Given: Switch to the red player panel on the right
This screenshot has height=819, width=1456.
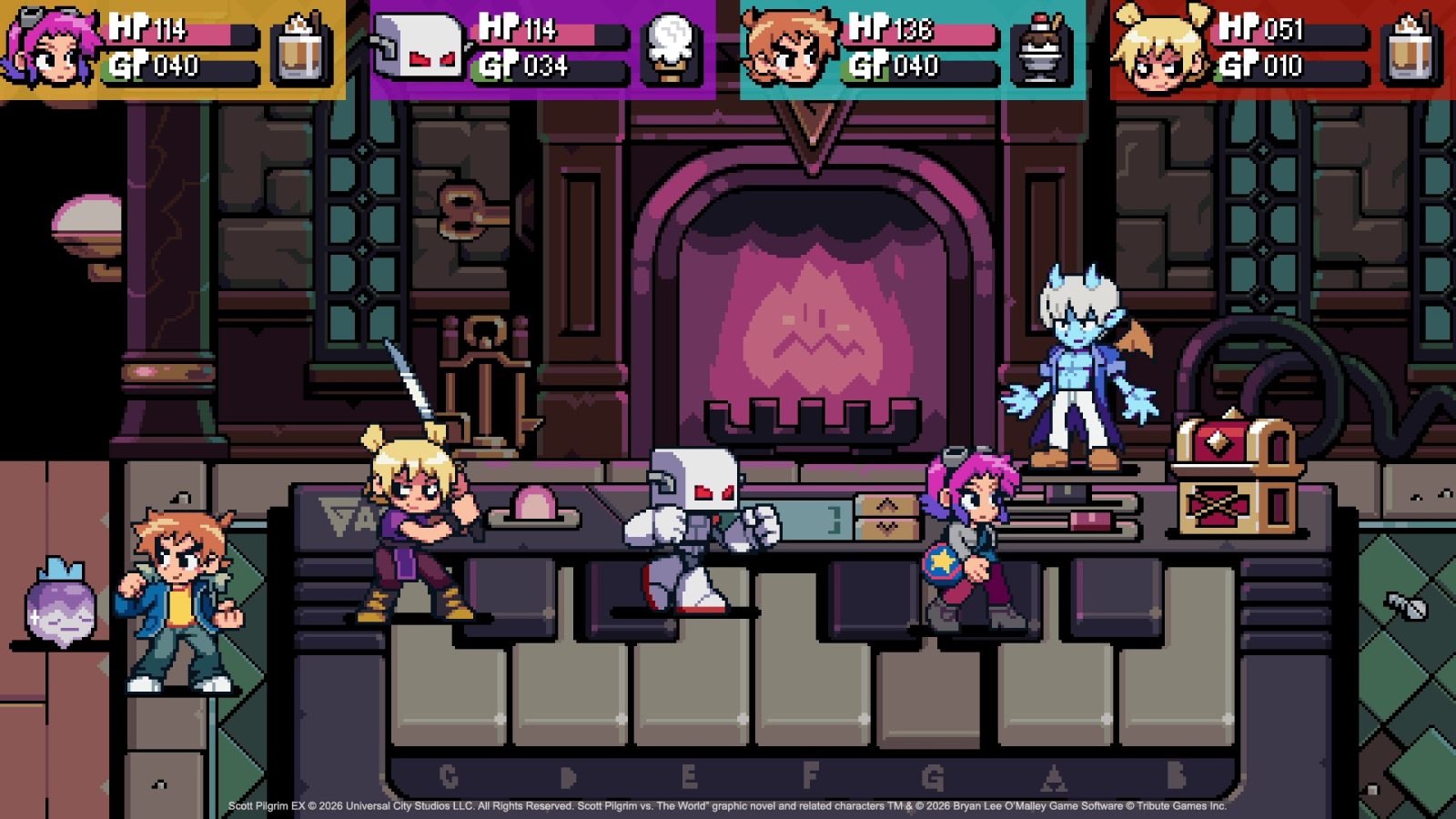Looking at the screenshot, I should pyautogui.click(x=1292, y=50).
